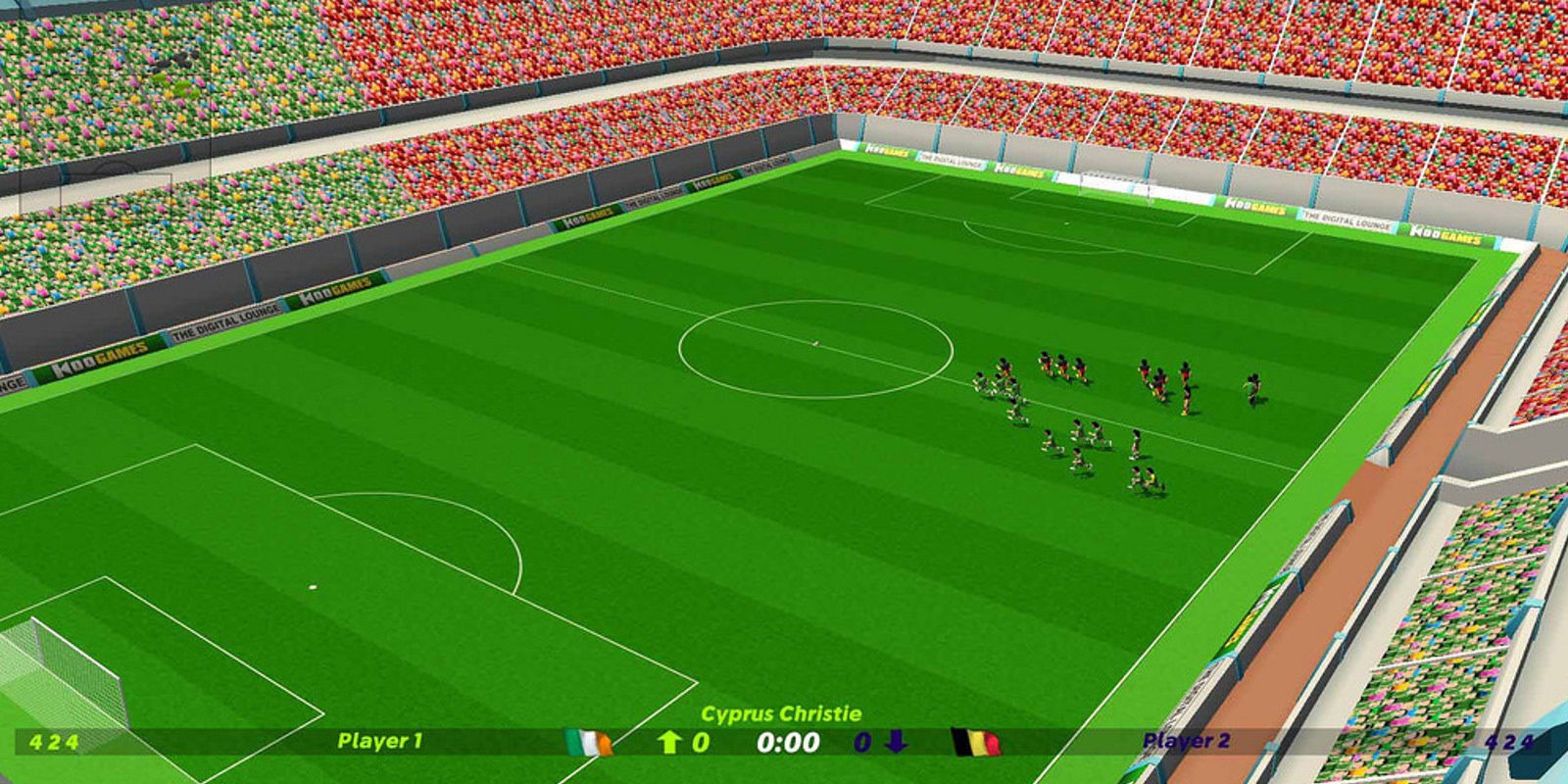Click the center circle of the pitch
1568x784 pixels.
[x=816, y=342]
